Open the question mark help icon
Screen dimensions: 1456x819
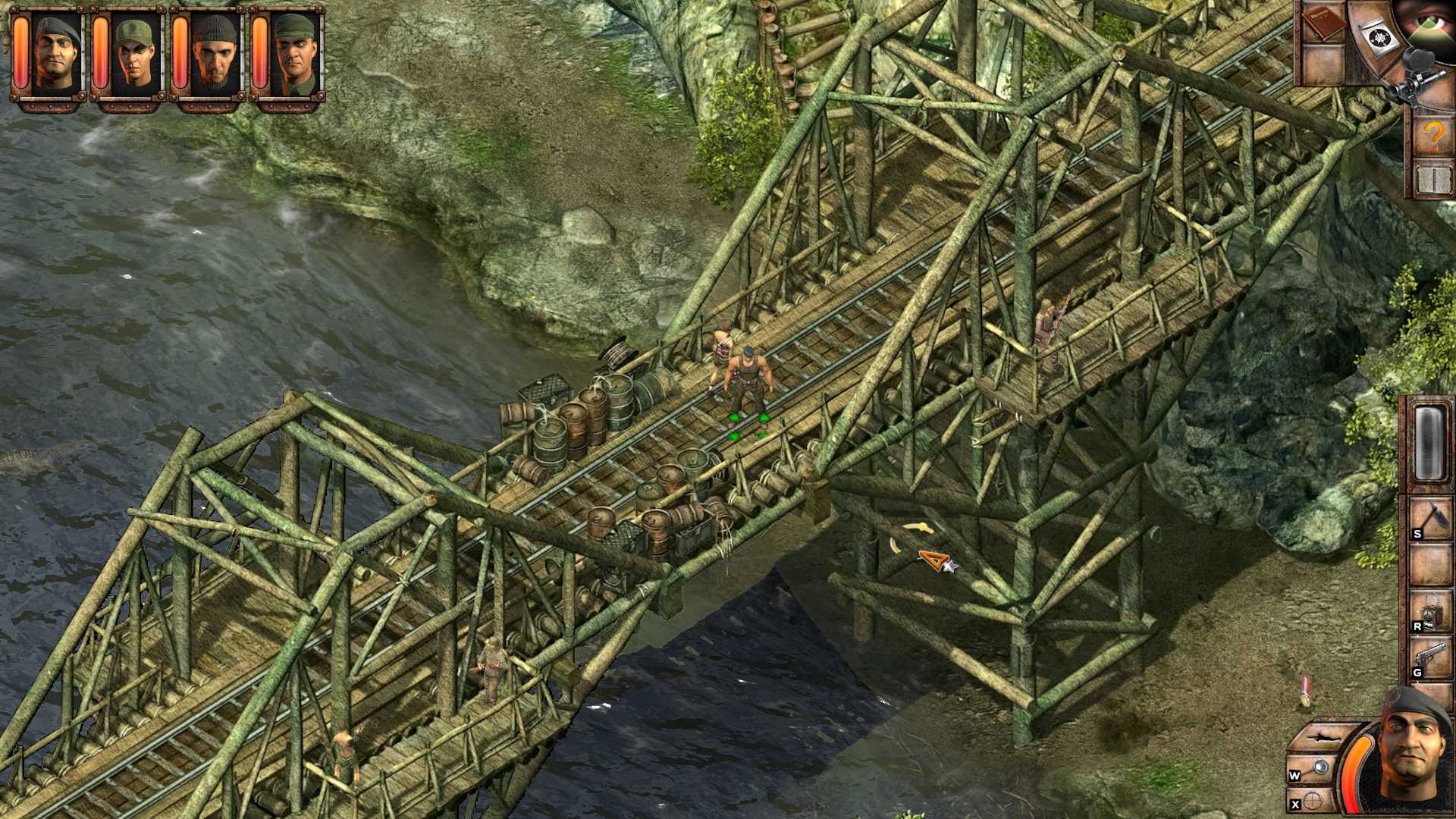(1432, 136)
